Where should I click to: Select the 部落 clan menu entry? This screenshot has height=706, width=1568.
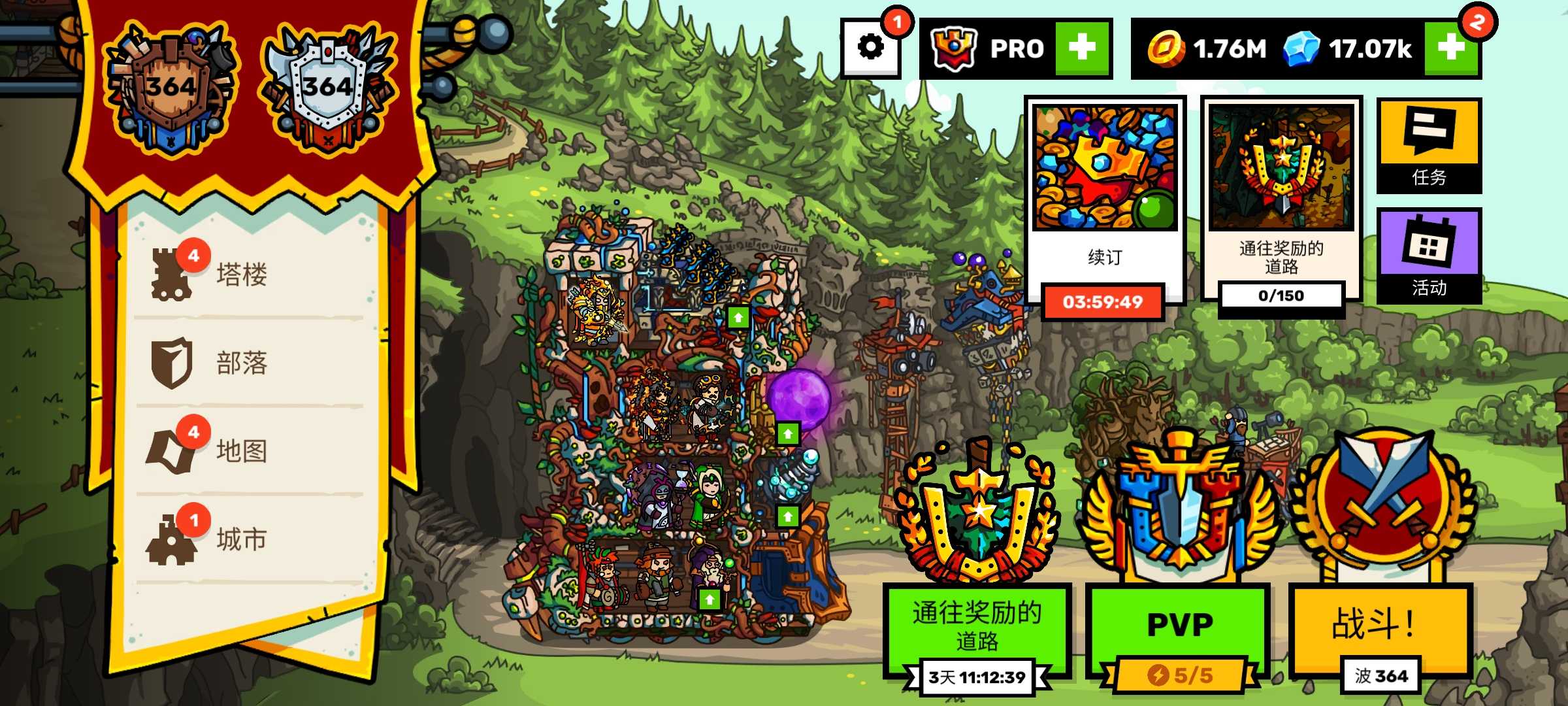242,363
